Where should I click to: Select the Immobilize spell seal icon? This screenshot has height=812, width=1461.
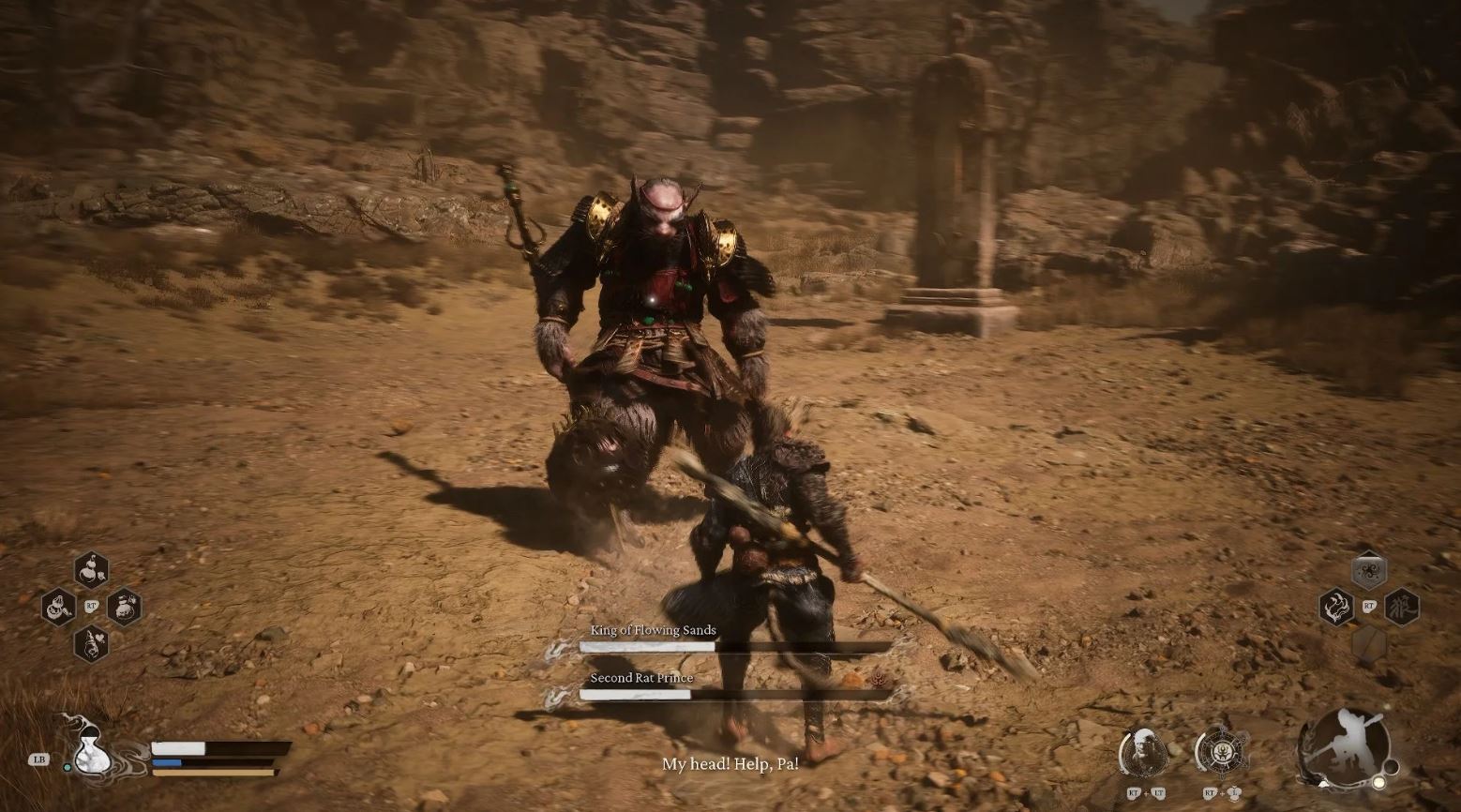1369,569
